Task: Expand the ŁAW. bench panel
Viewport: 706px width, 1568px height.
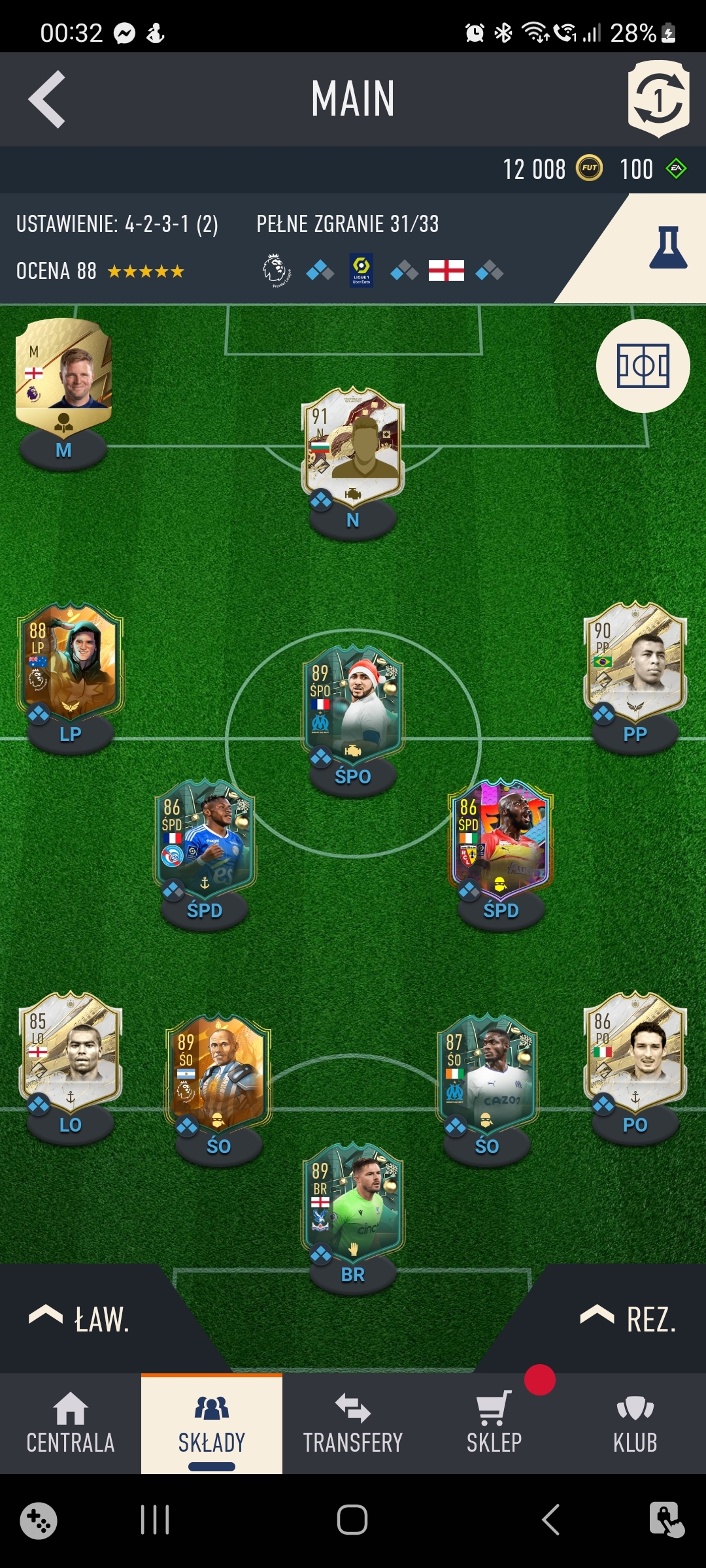Action: point(82,1318)
